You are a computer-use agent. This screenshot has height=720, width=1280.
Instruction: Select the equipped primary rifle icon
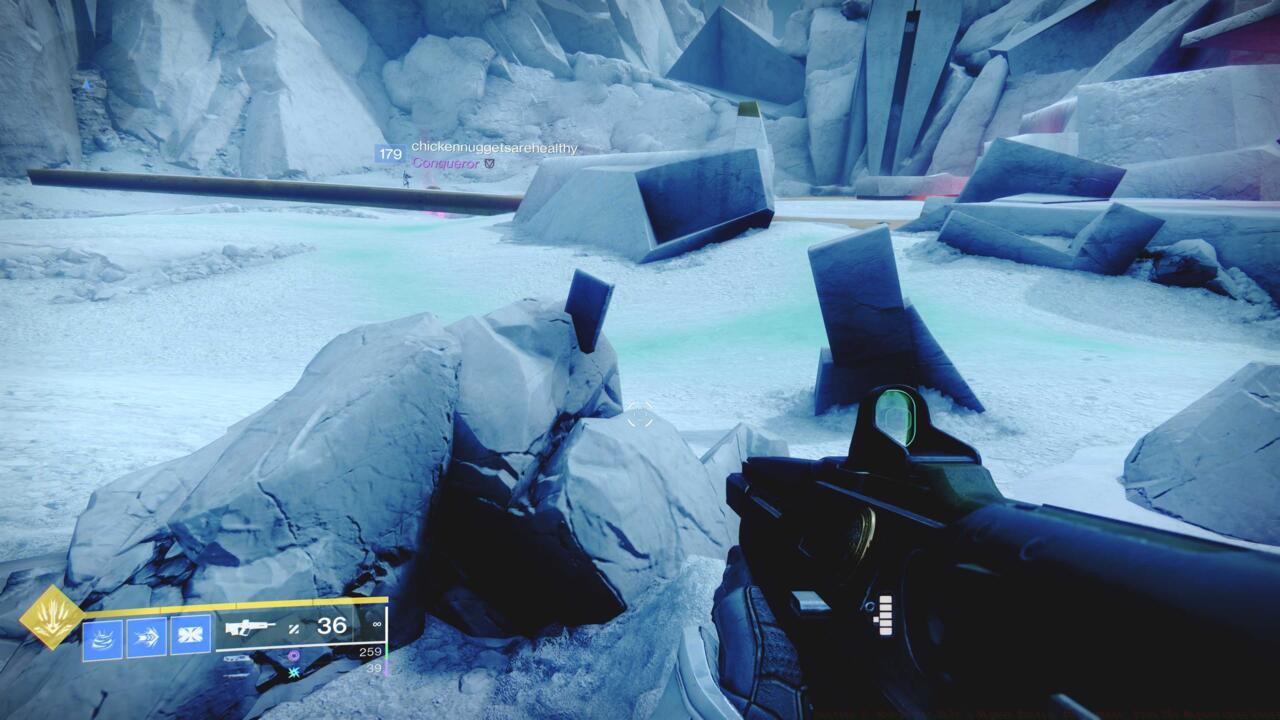point(250,628)
